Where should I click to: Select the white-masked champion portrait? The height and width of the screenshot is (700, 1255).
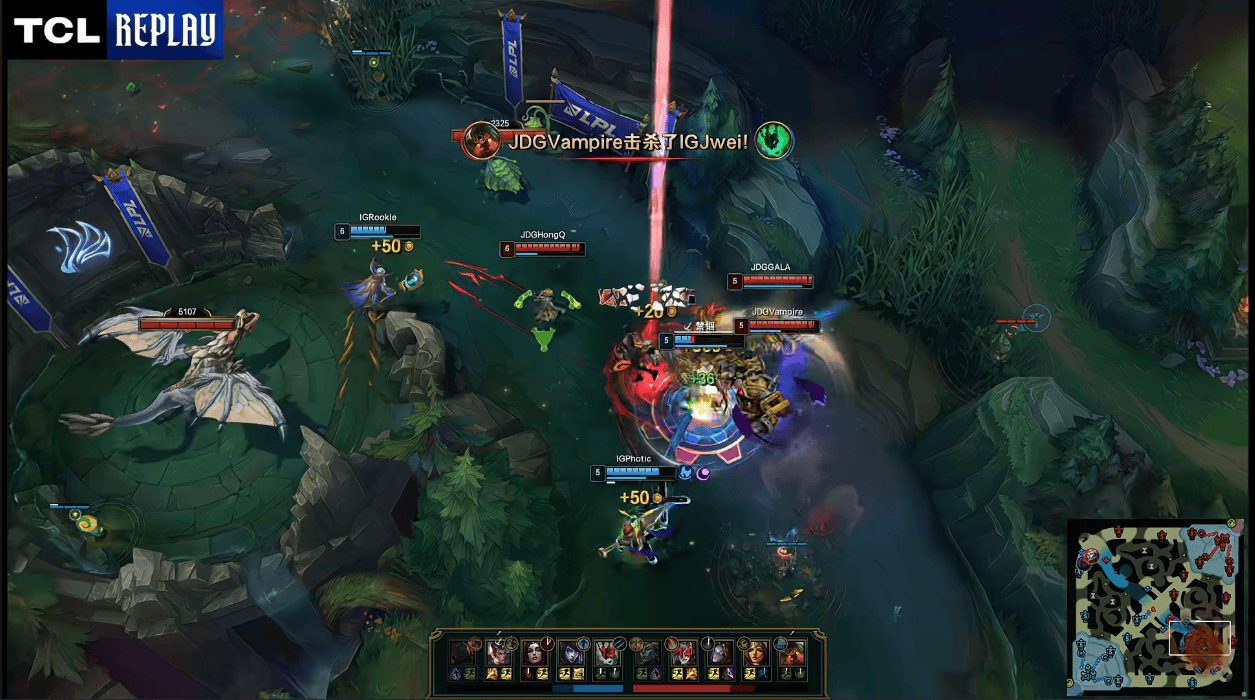(718, 654)
